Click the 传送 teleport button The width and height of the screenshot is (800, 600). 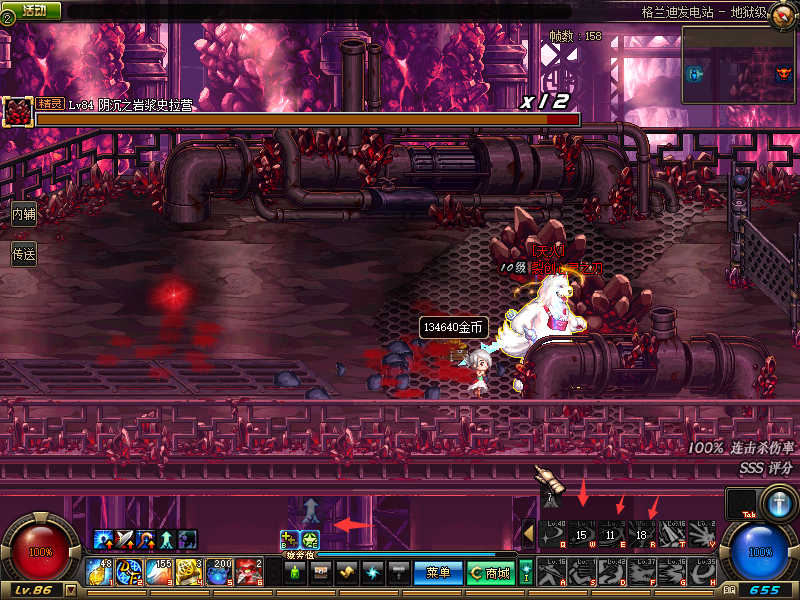pos(23,254)
